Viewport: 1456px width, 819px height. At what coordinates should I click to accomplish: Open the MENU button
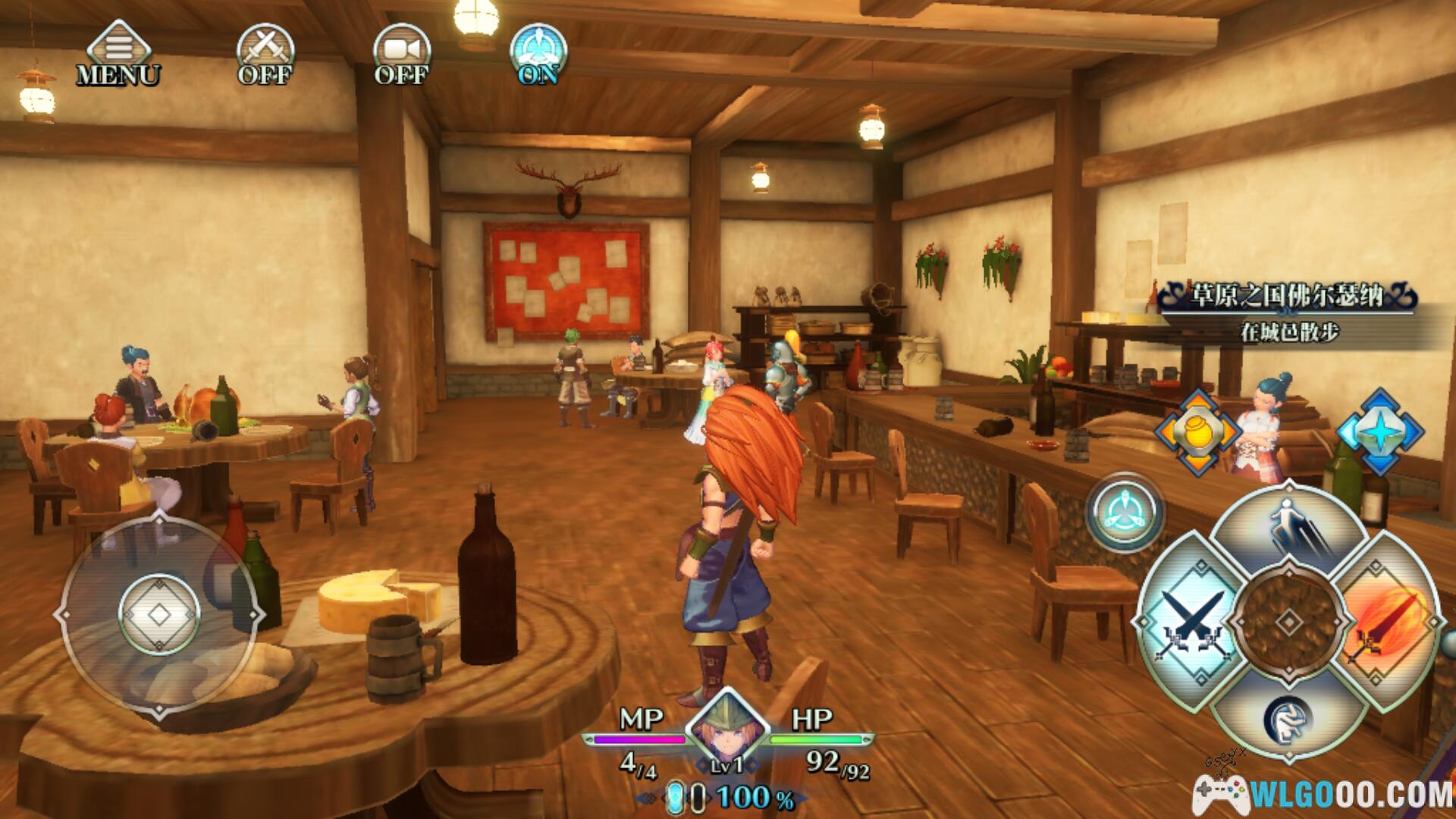click(x=118, y=54)
